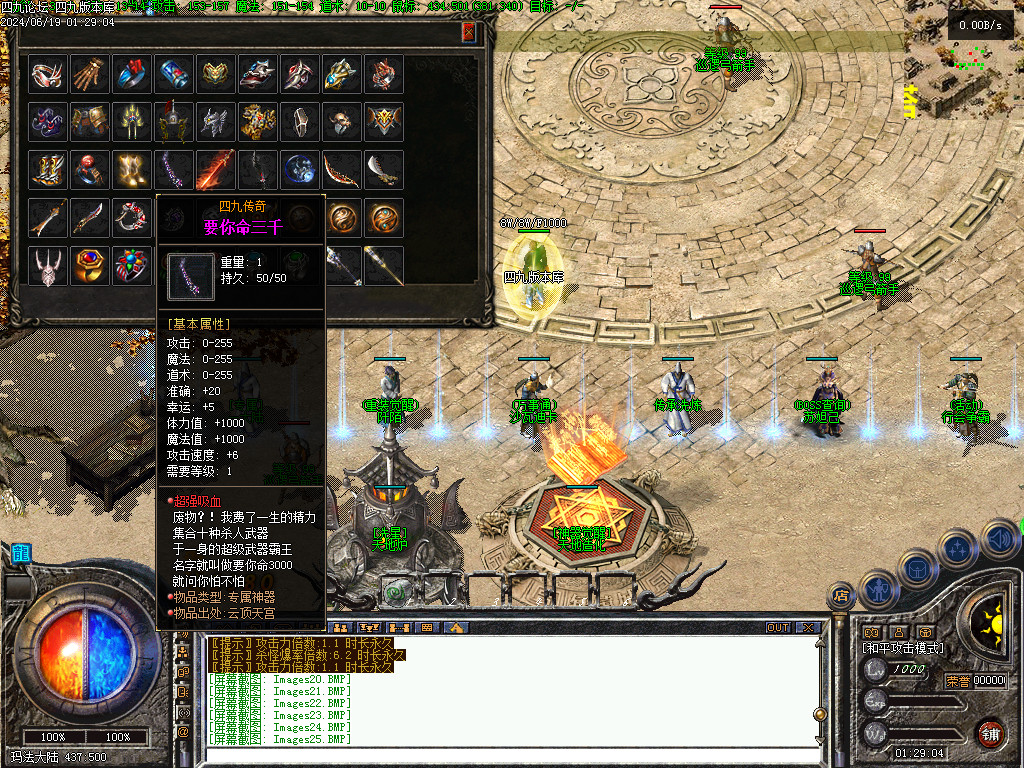Image resolution: width=1024 pixels, height=768 pixels.
Task: Choose the blue moon orb item
Action: click(x=299, y=169)
